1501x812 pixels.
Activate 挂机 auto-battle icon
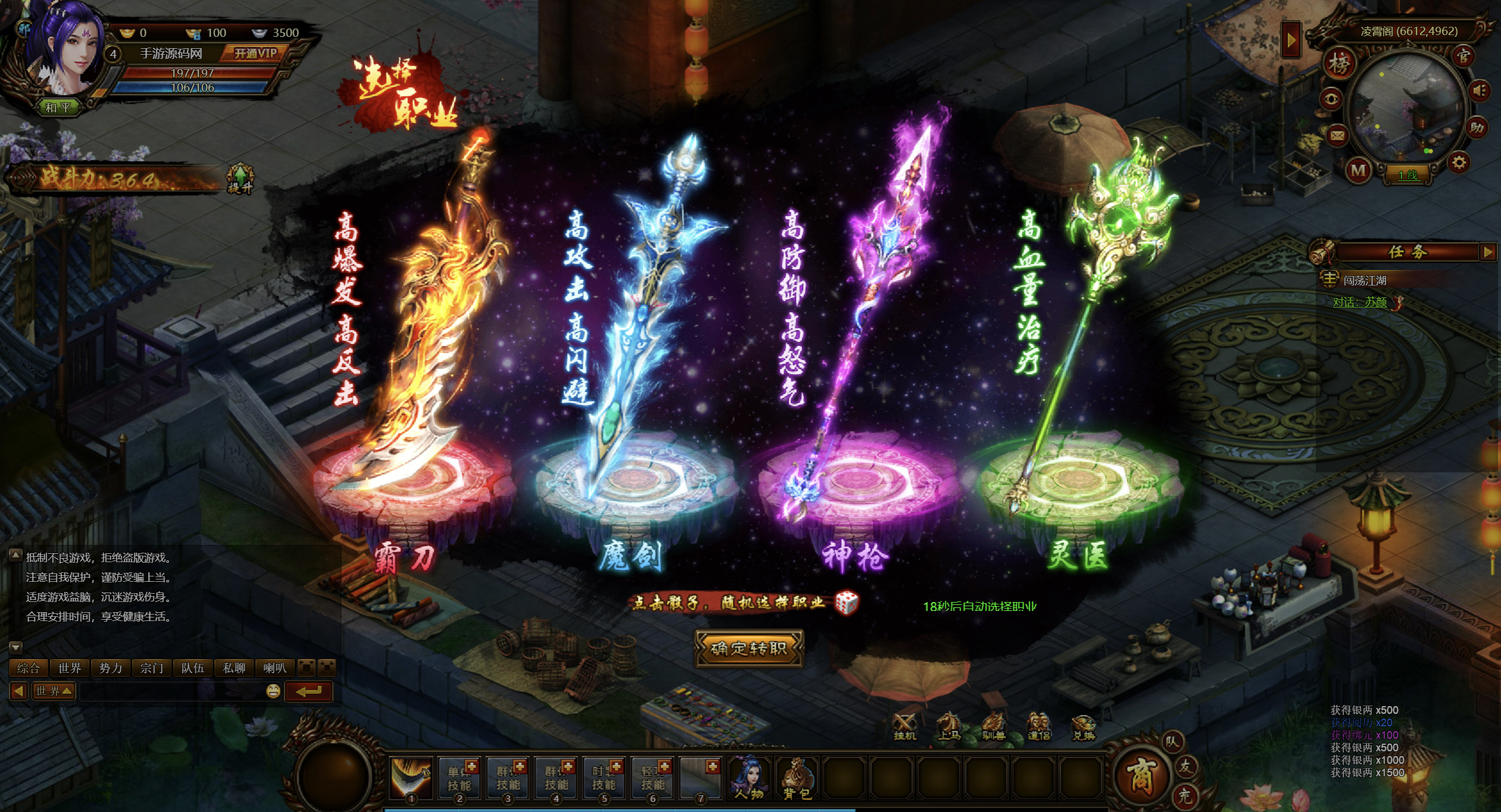click(x=905, y=726)
